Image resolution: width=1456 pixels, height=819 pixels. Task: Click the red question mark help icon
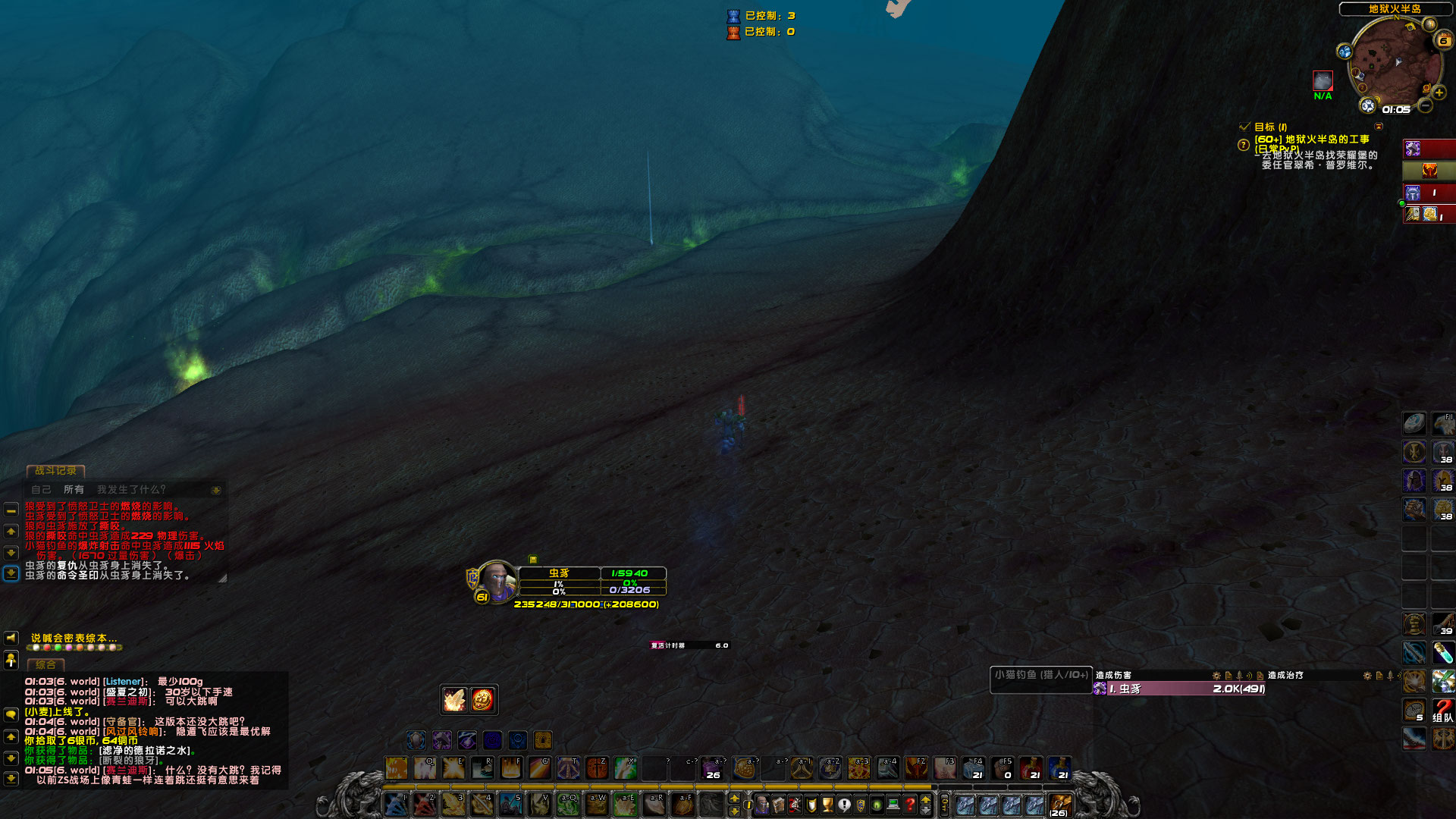click(910, 805)
